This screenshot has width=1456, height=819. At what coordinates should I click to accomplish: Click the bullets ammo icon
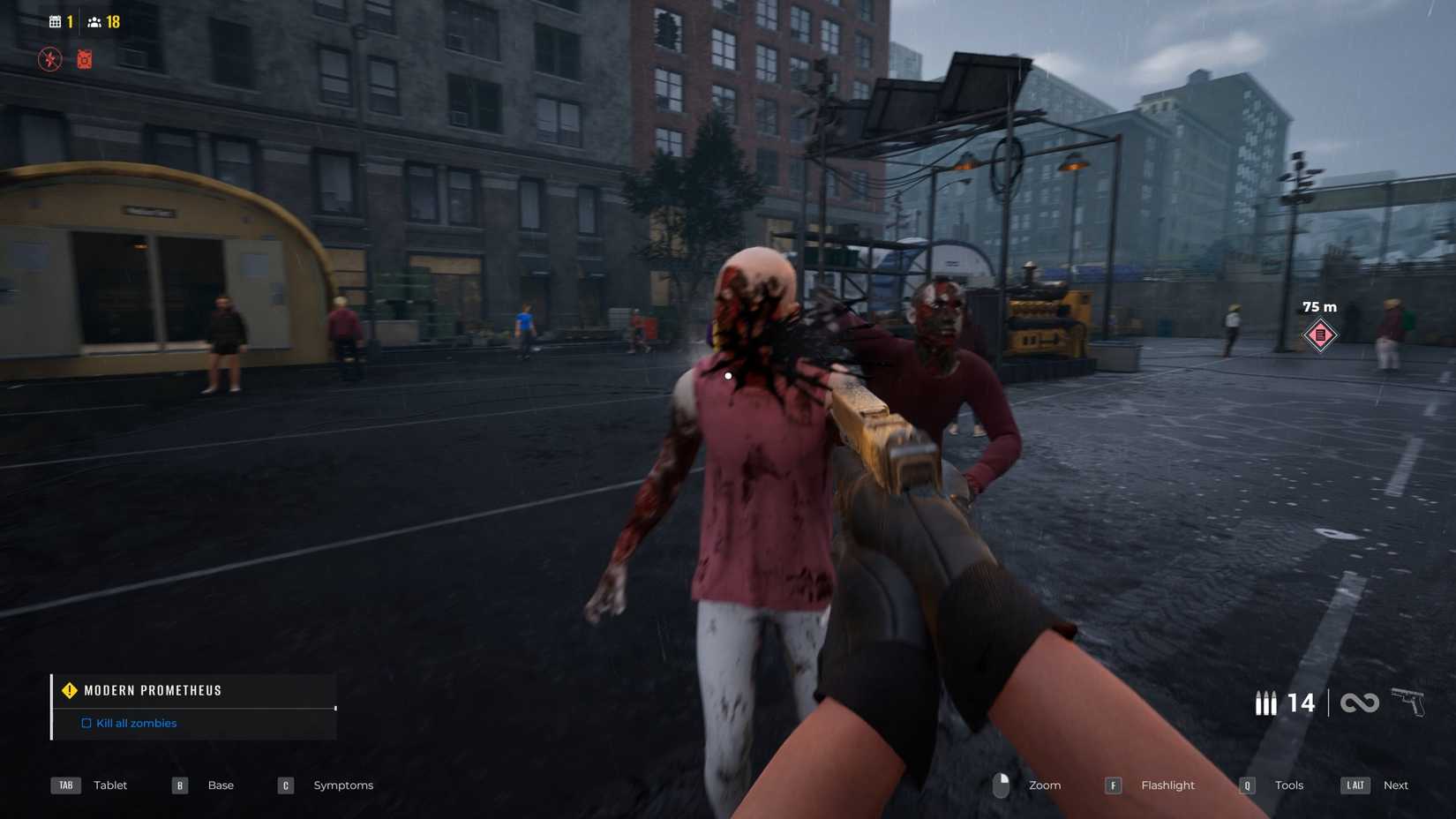tap(1267, 703)
